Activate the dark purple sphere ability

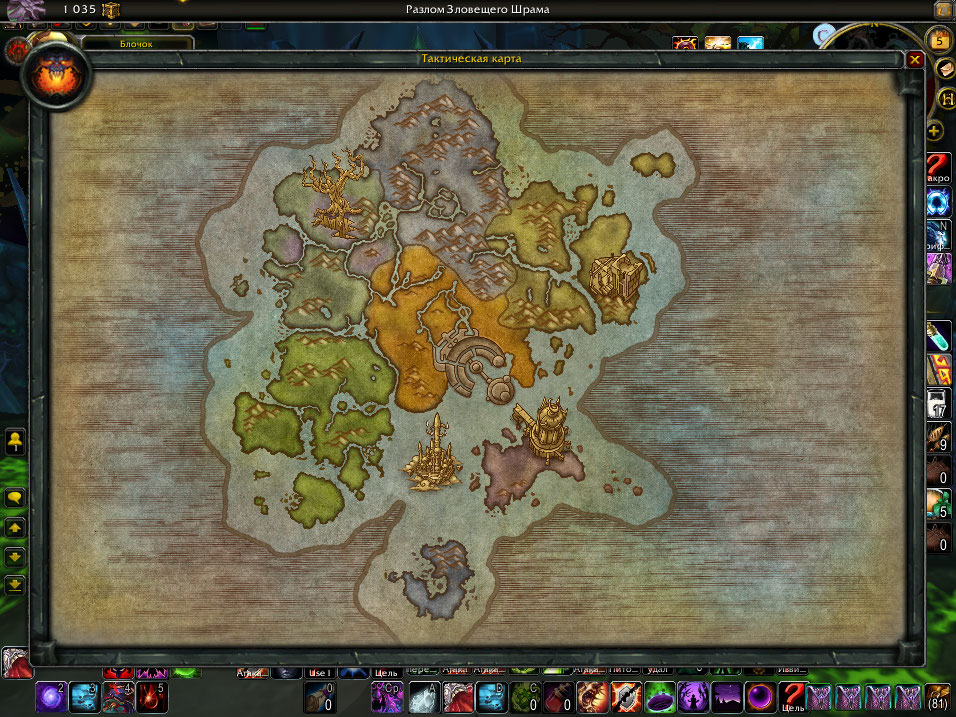point(758,697)
